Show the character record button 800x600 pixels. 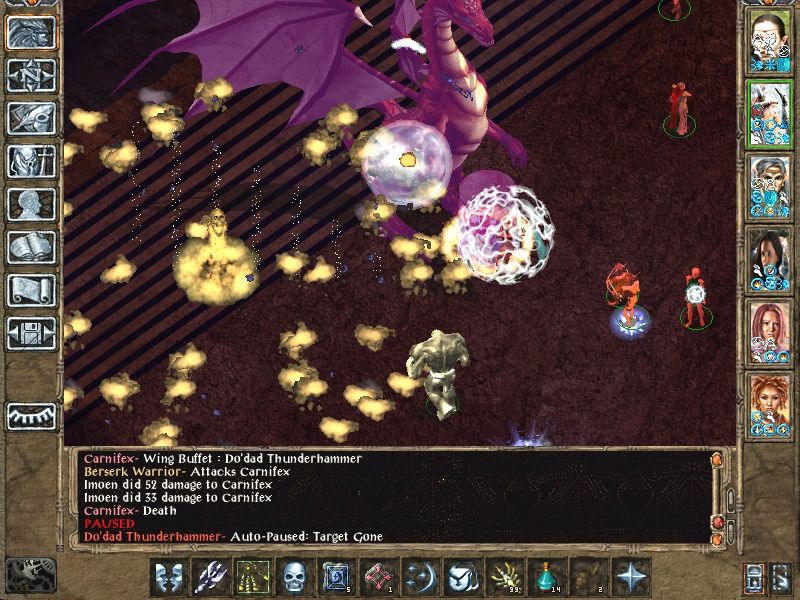(30, 203)
